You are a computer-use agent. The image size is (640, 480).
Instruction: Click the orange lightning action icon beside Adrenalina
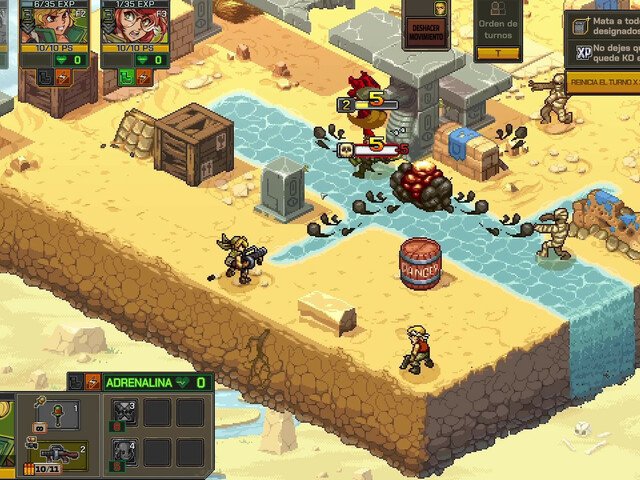(92, 382)
